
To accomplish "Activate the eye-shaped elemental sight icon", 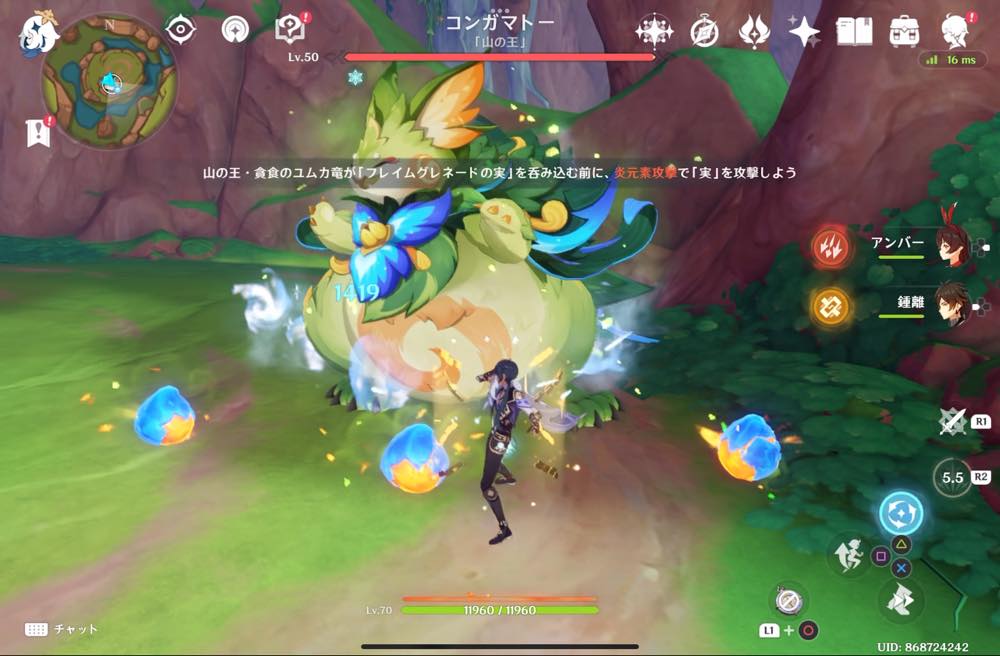I will pyautogui.click(x=180, y=30).
